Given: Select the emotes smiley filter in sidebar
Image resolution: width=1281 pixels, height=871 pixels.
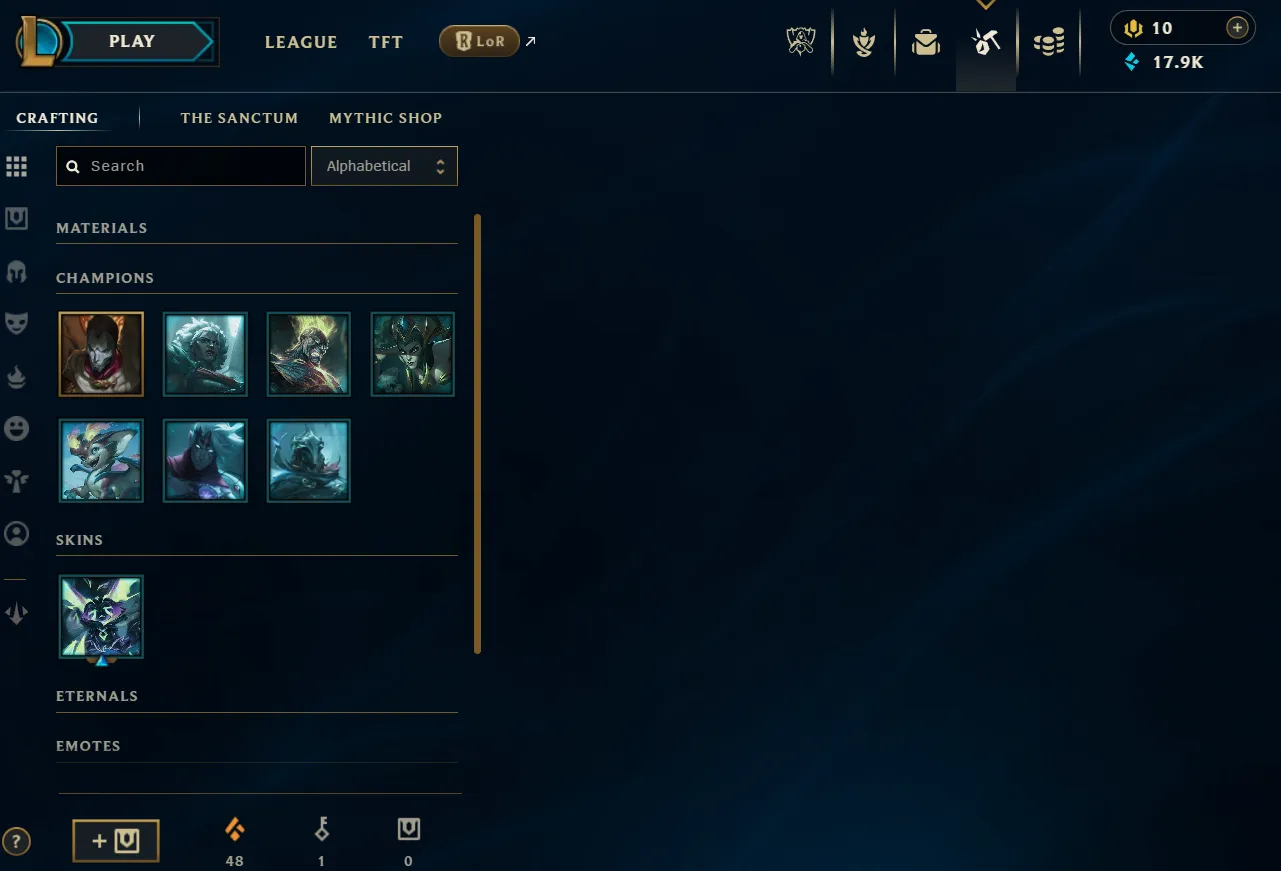Looking at the screenshot, I should tap(17, 428).
